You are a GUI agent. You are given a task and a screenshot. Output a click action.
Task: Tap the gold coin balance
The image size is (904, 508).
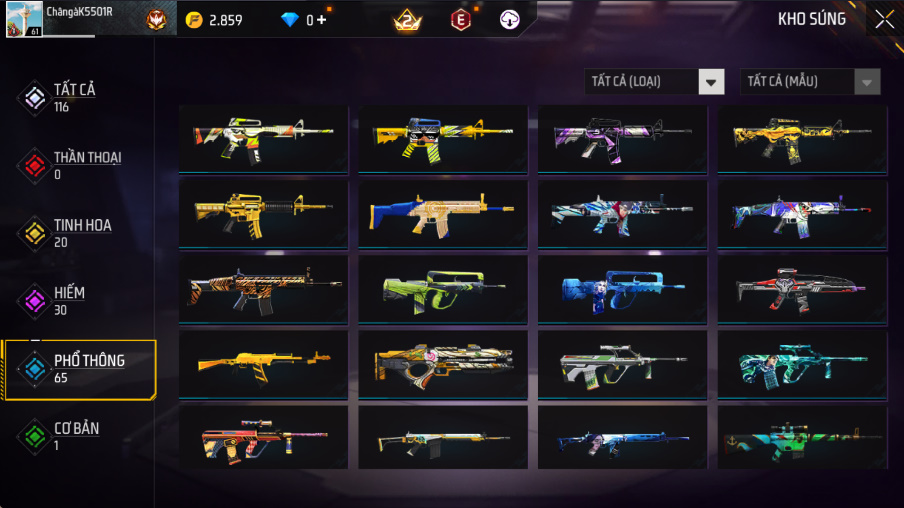(215, 20)
